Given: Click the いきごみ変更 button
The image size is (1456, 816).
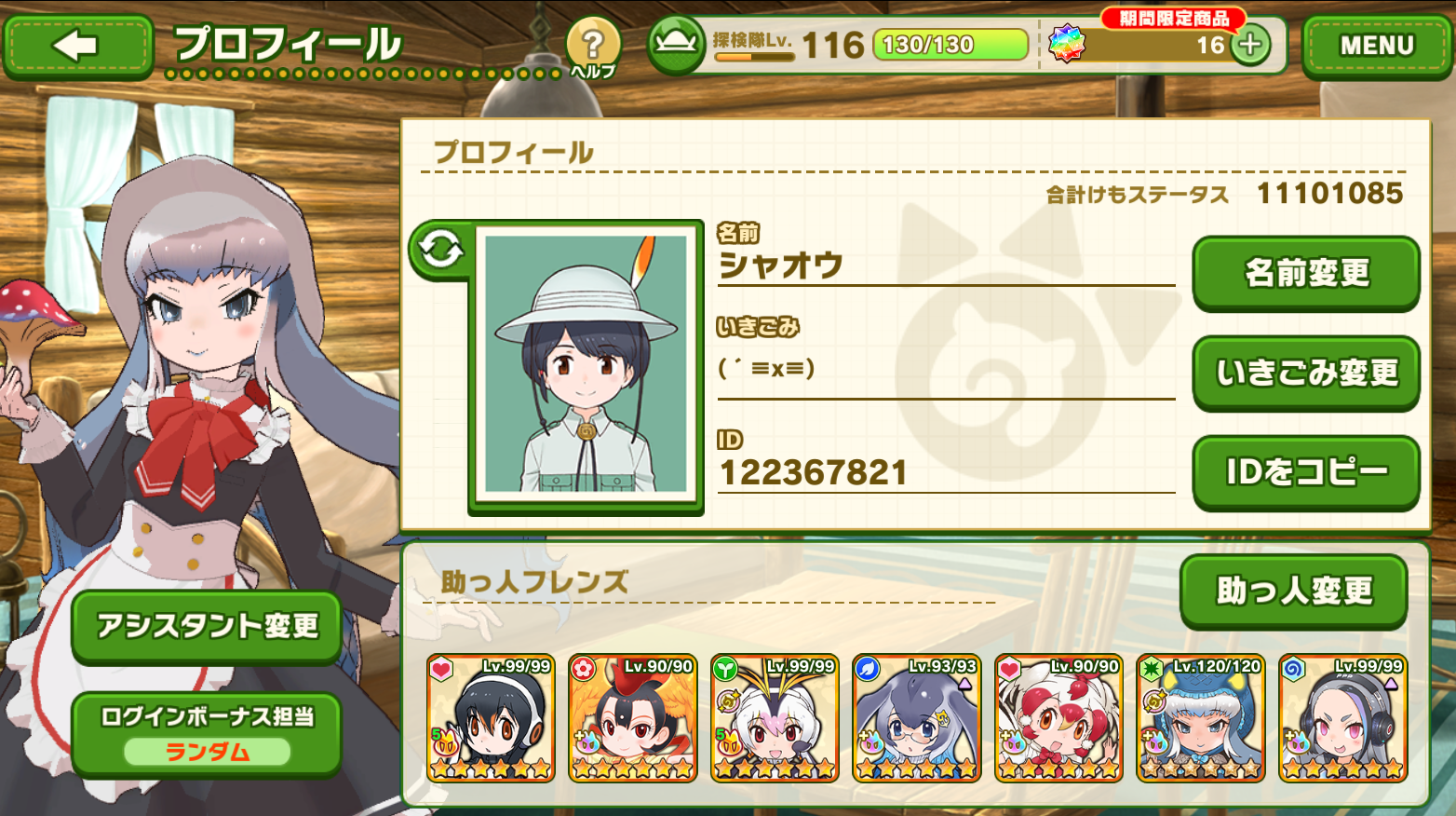Looking at the screenshot, I should (1305, 373).
